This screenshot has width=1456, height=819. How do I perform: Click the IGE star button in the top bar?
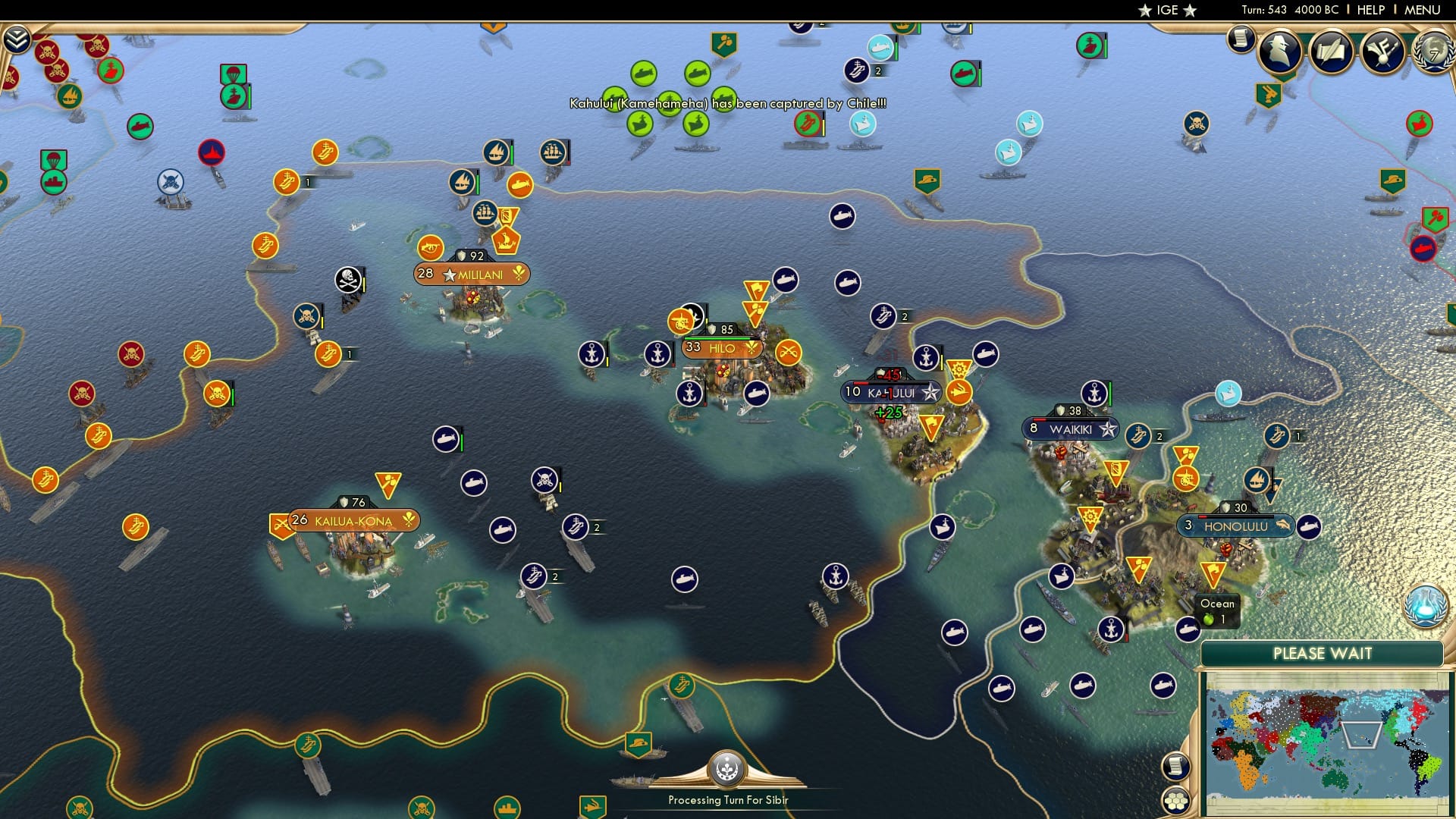(x=1166, y=10)
